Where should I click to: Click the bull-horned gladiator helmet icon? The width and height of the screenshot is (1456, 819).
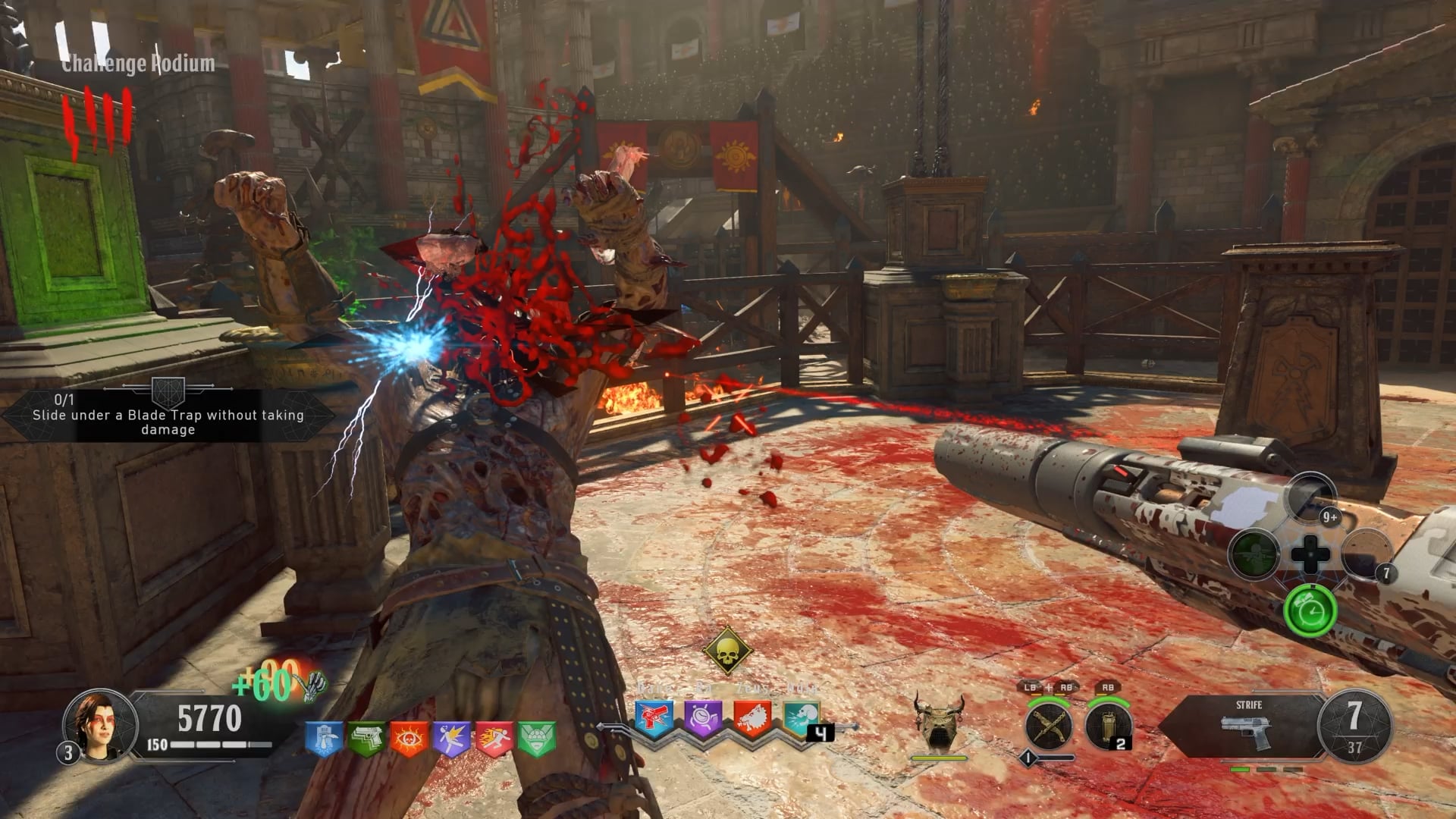click(940, 721)
